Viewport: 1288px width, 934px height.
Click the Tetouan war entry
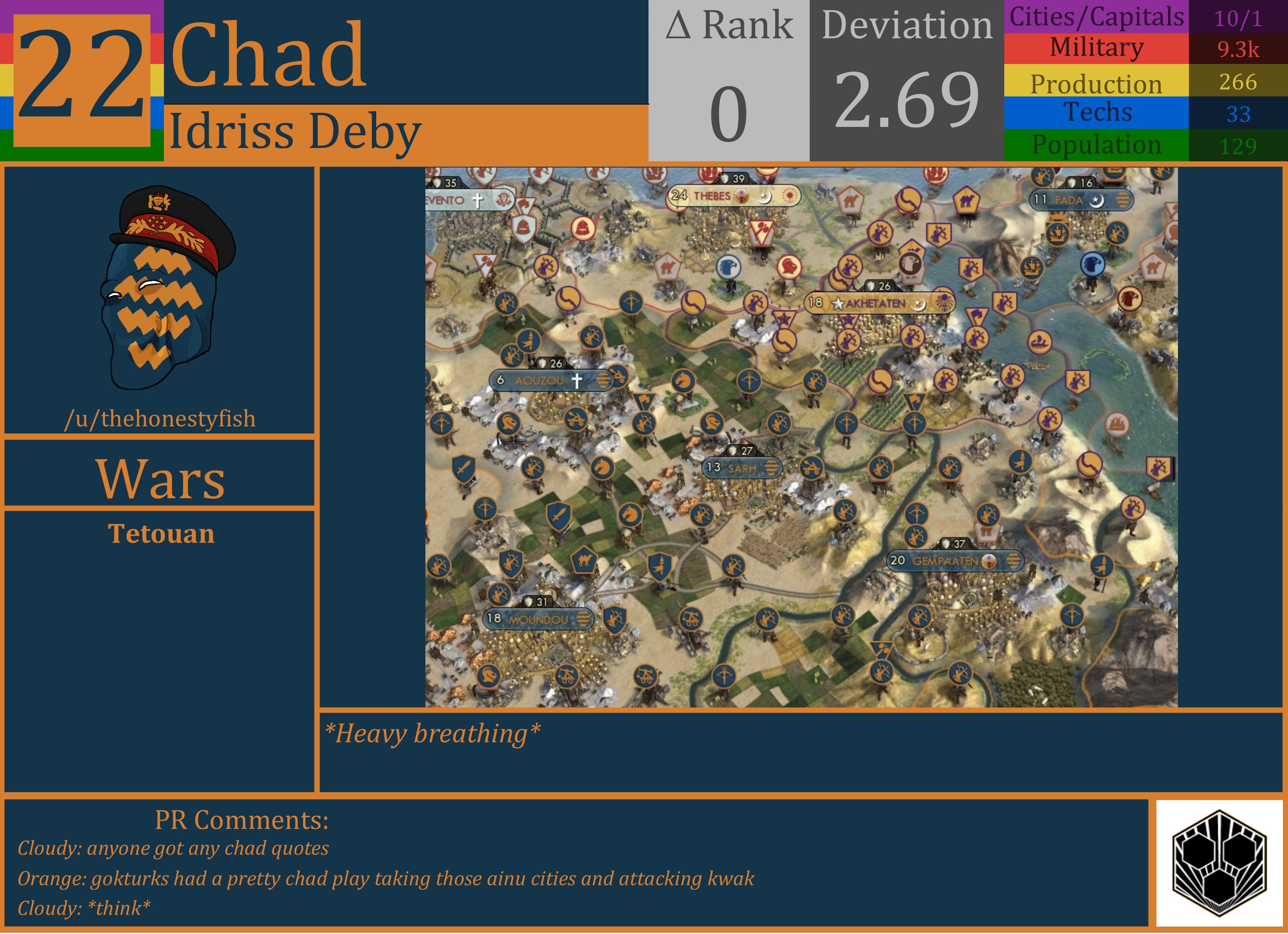tap(161, 534)
